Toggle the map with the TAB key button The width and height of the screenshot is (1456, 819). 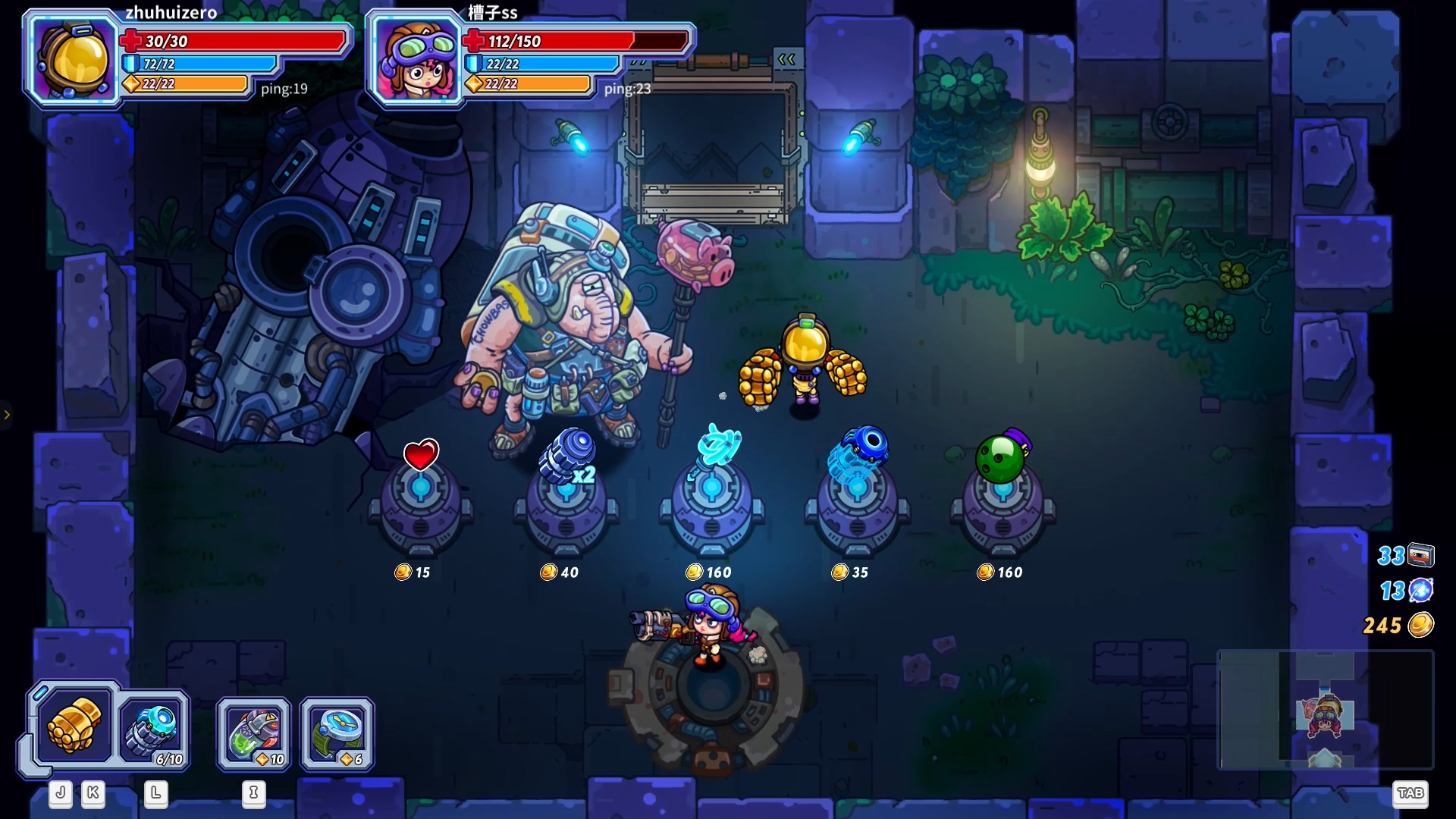tap(1412, 794)
